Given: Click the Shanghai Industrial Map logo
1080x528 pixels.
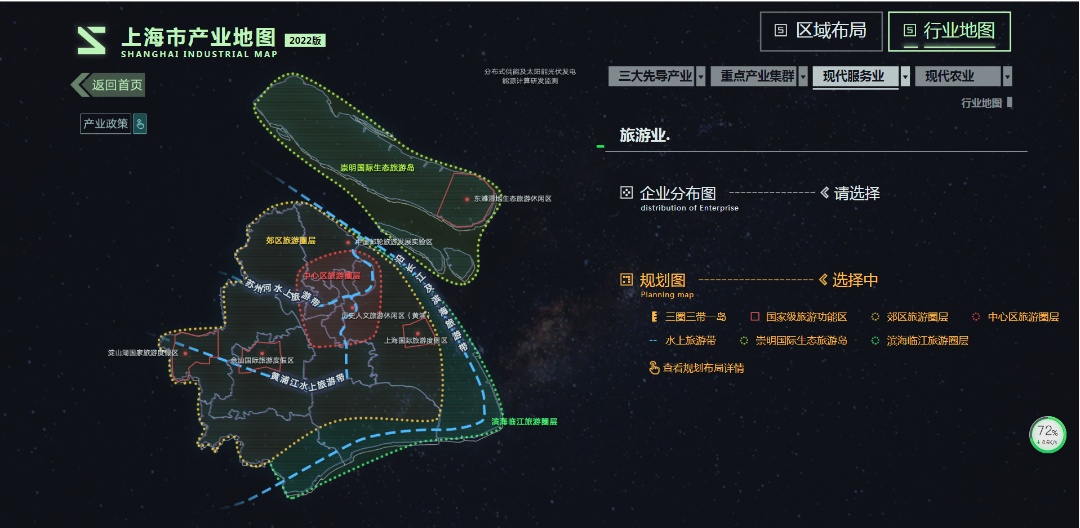Looking at the screenshot, I should [x=92, y=41].
